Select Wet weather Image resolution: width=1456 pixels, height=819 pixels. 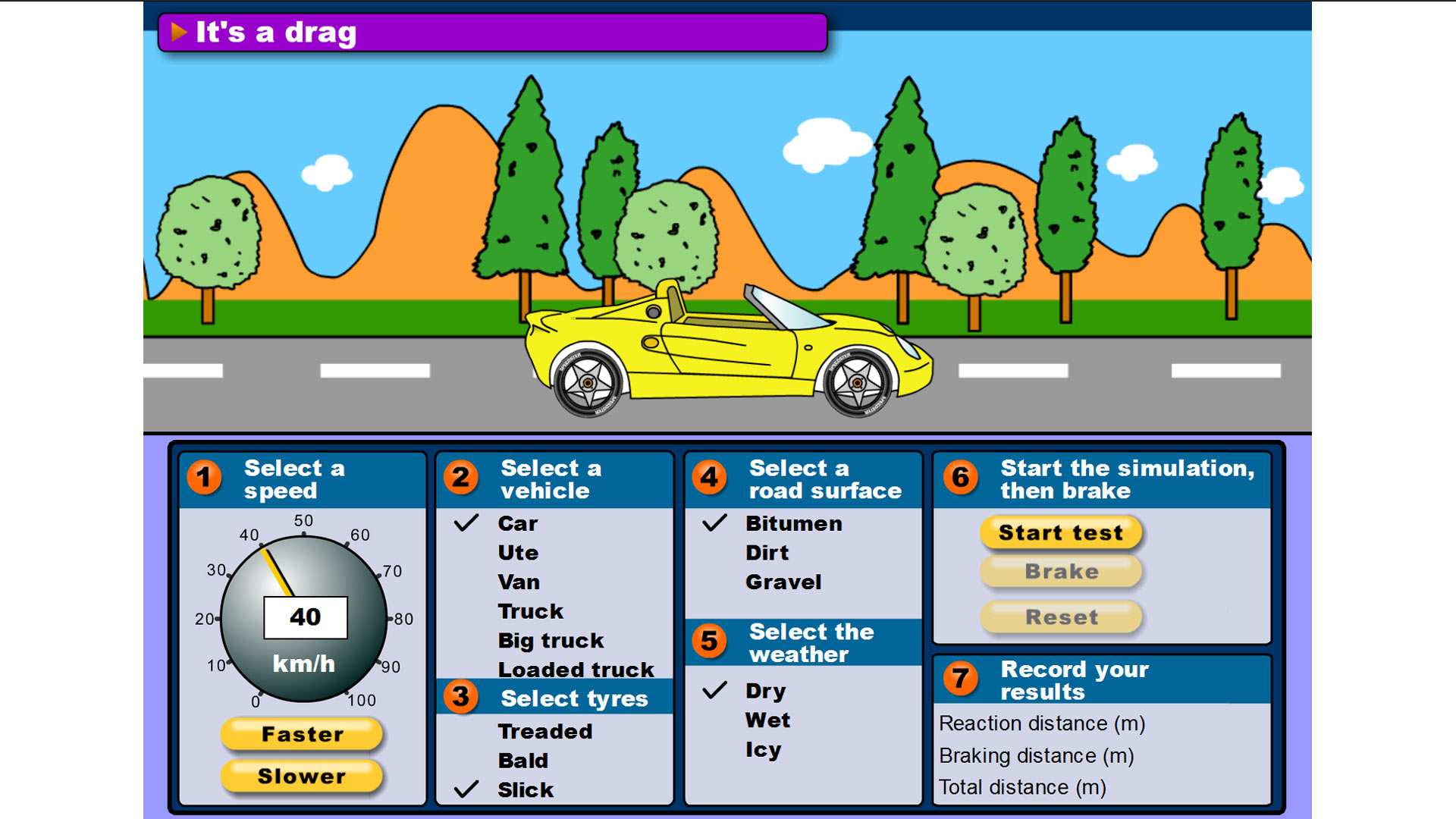tap(766, 720)
